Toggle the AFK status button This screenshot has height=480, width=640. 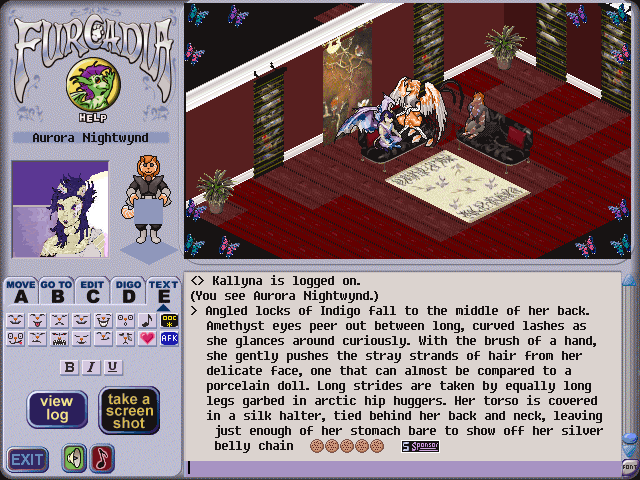169,339
